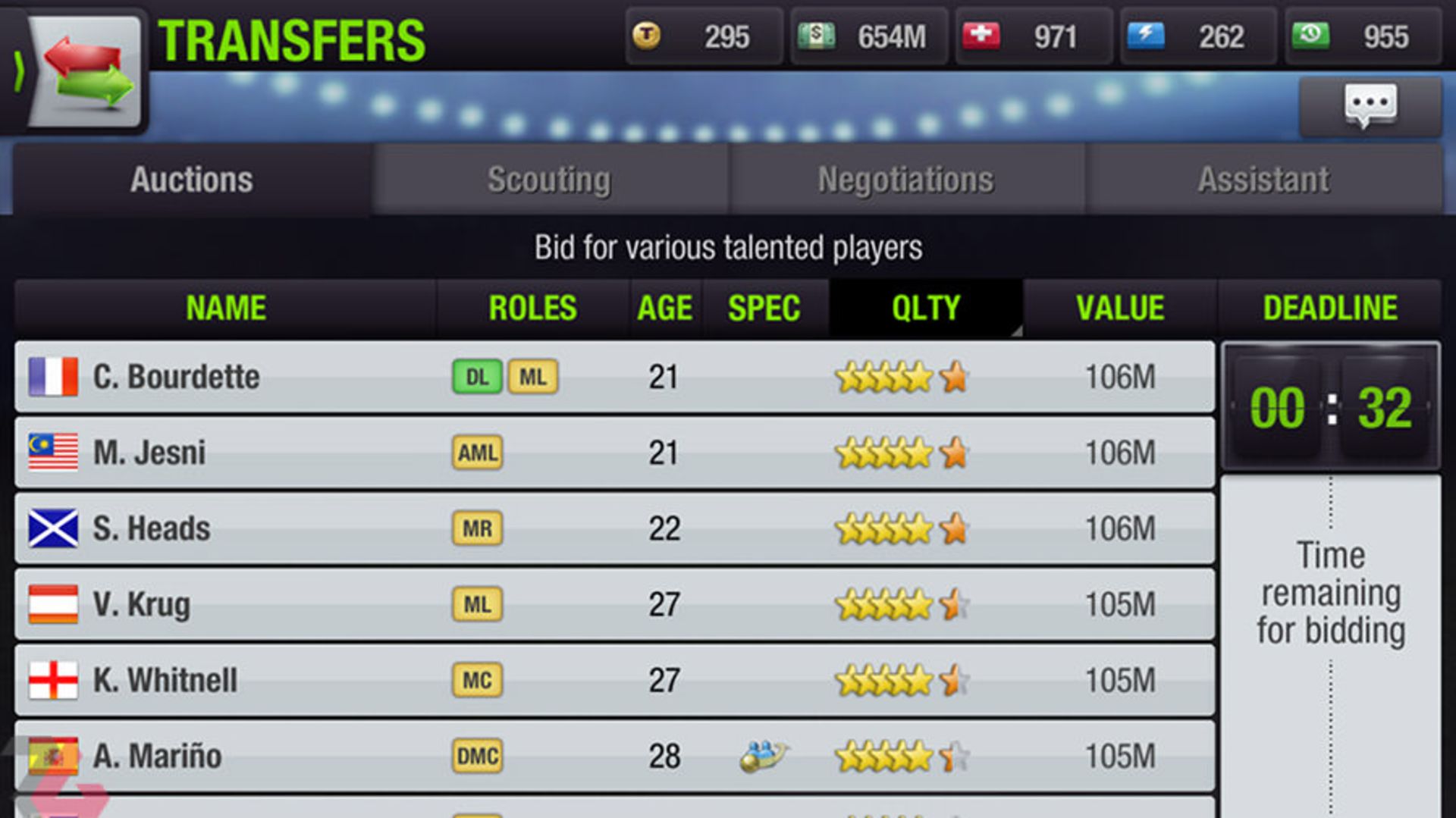The height and width of the screenshot is (818, 1456).
Task: Go to the Negotiations tab
Action: pos(905,180)
